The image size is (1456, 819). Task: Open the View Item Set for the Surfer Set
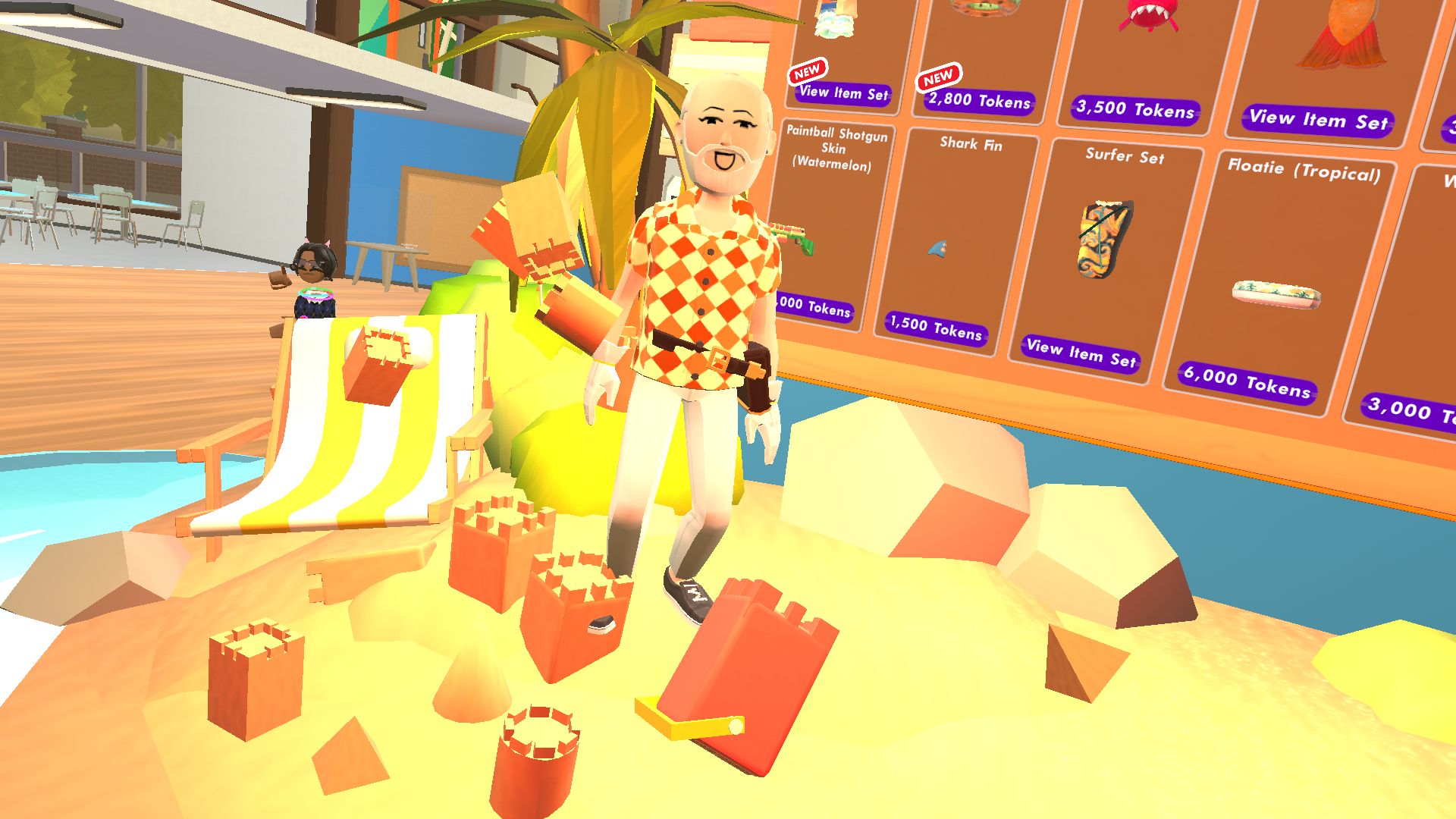click(x=1083, y=353)
